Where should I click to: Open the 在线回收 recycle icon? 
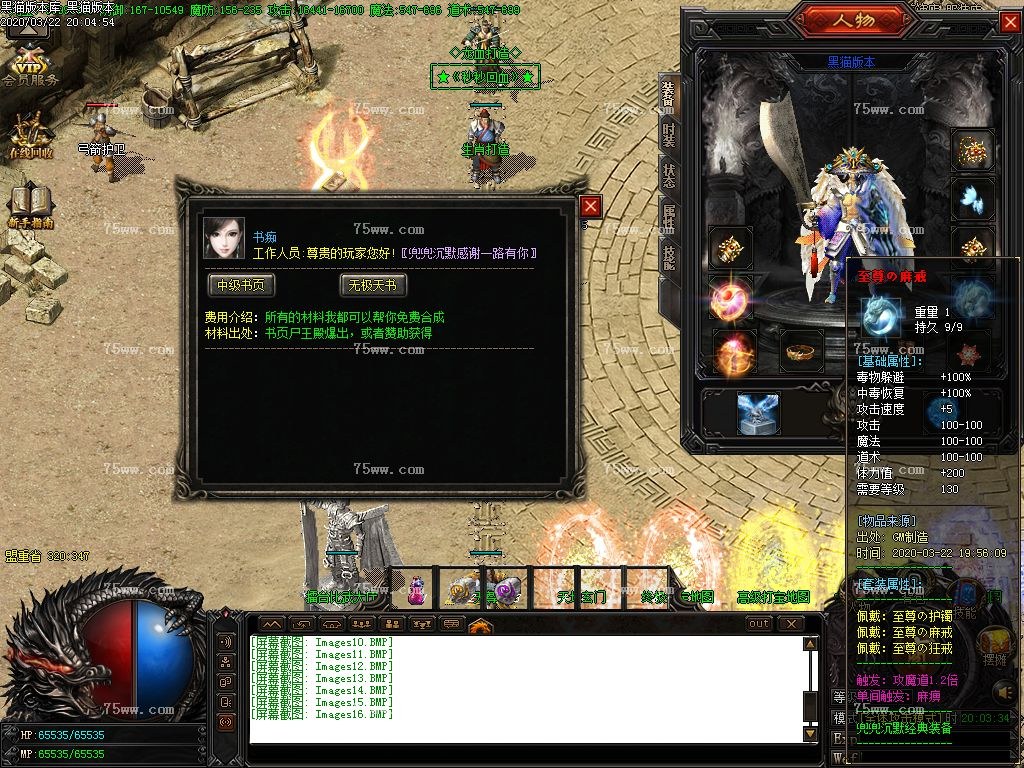tap(29, 134)
